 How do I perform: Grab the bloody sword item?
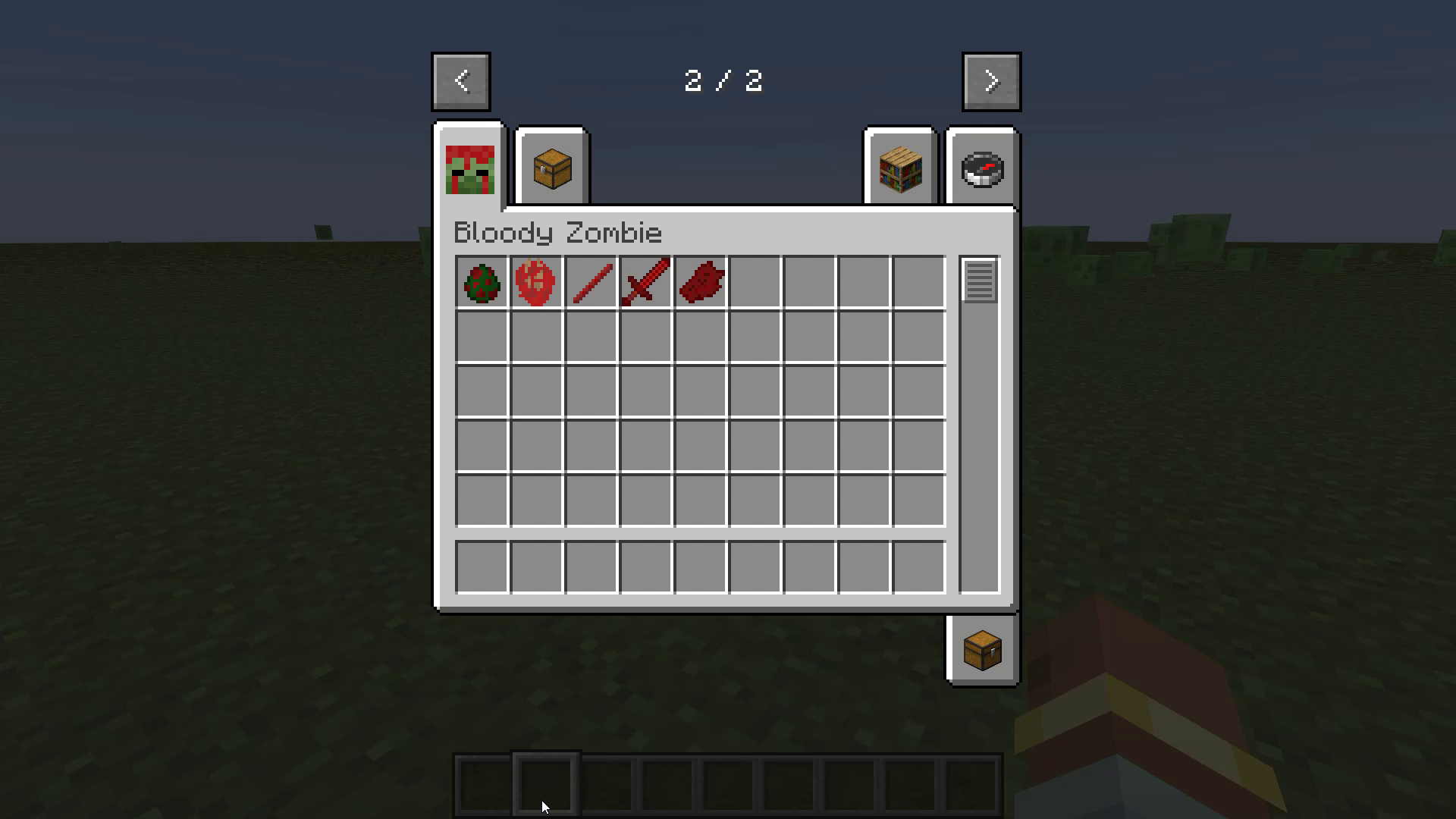(645, 283)
